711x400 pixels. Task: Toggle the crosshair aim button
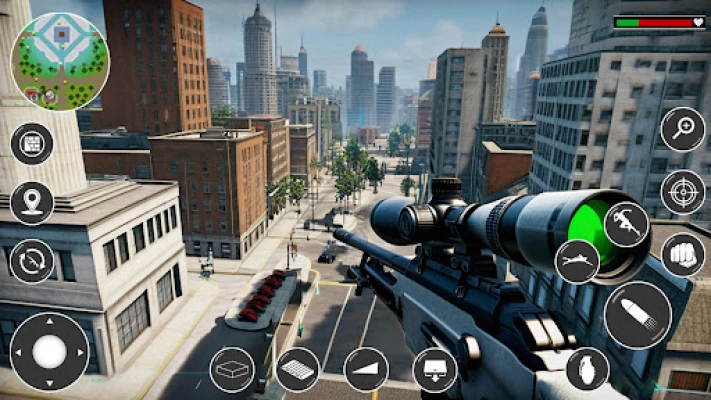[683, 192]
